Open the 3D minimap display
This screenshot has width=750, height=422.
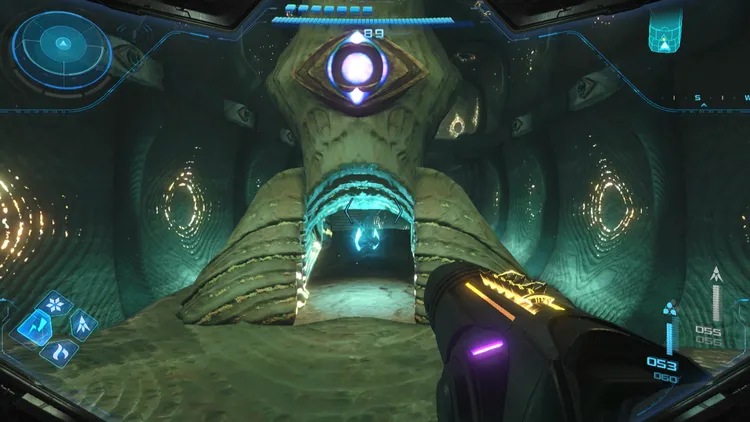click(x=664, y=31)
